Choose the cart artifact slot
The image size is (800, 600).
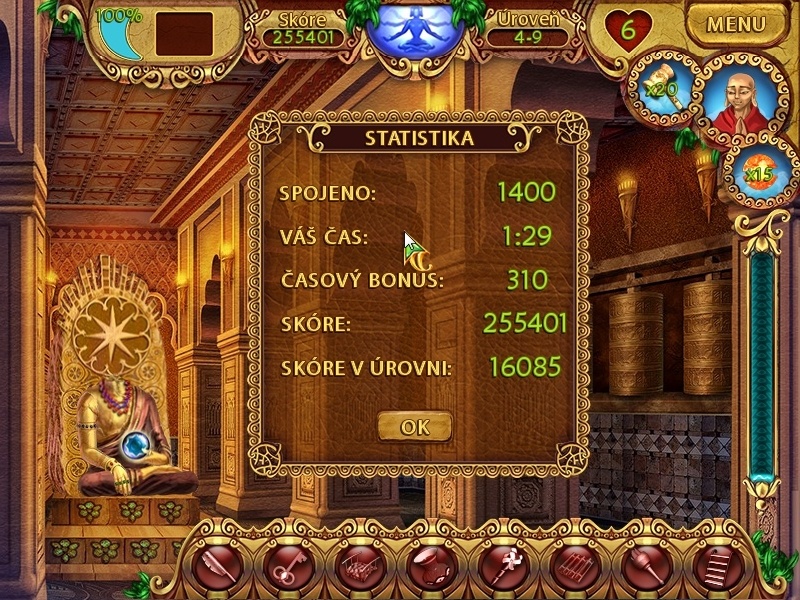pyautogui.click(x=358, y=567)
